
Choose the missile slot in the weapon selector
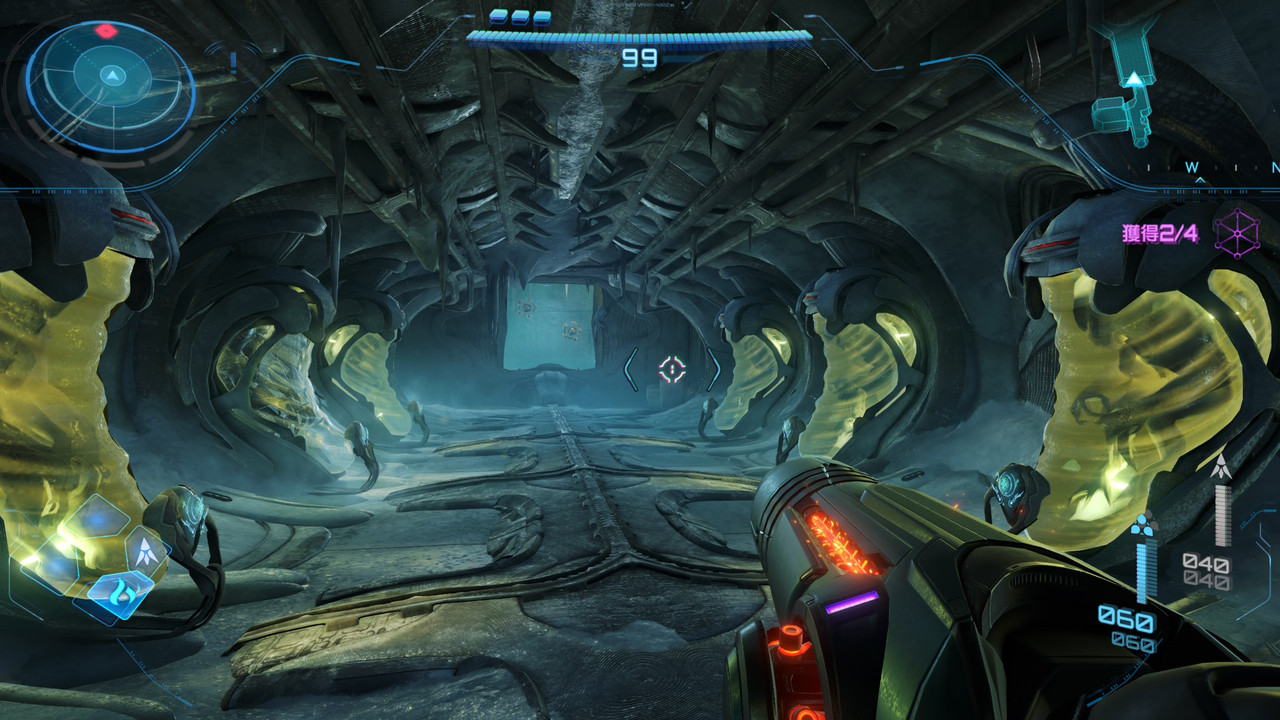pos(147,548)
